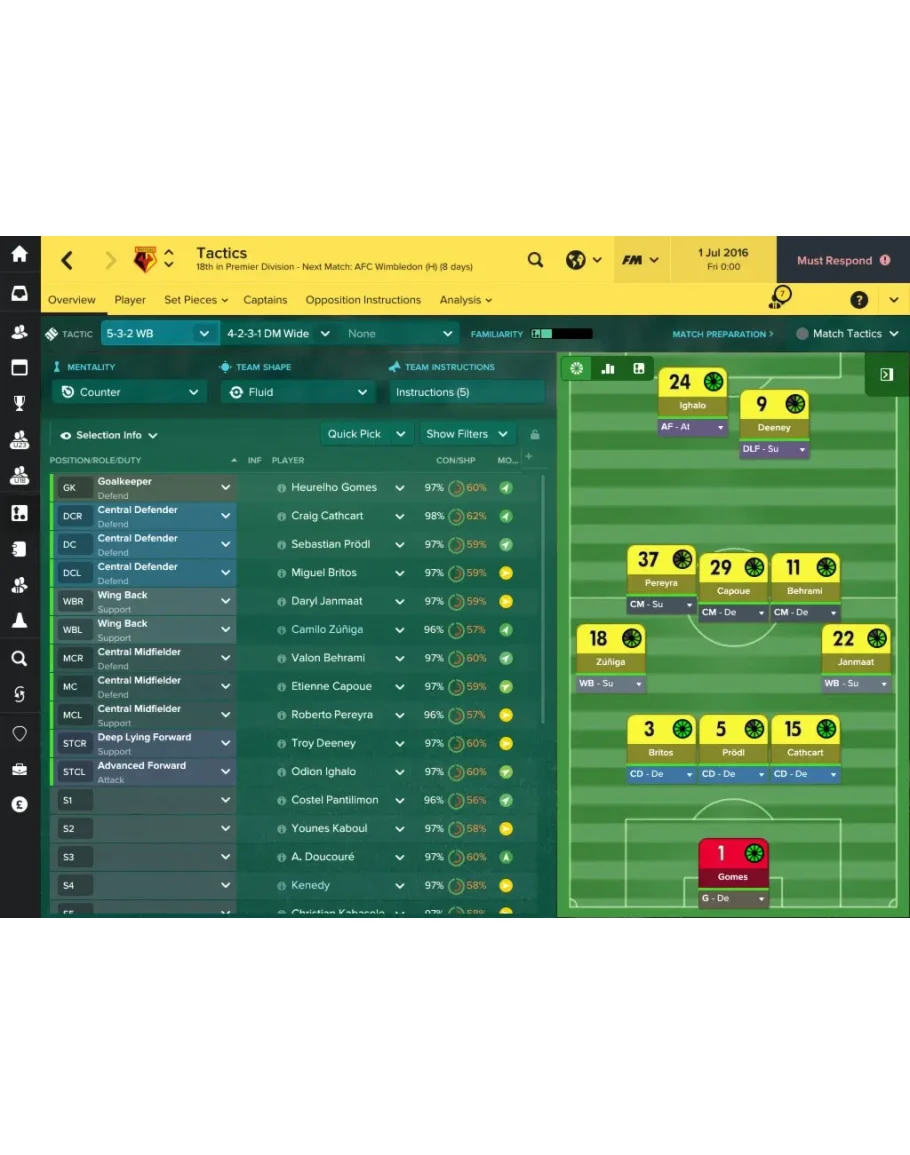
Task: Change the Counter mentality dropdown
Action: [x=130, y=392]
